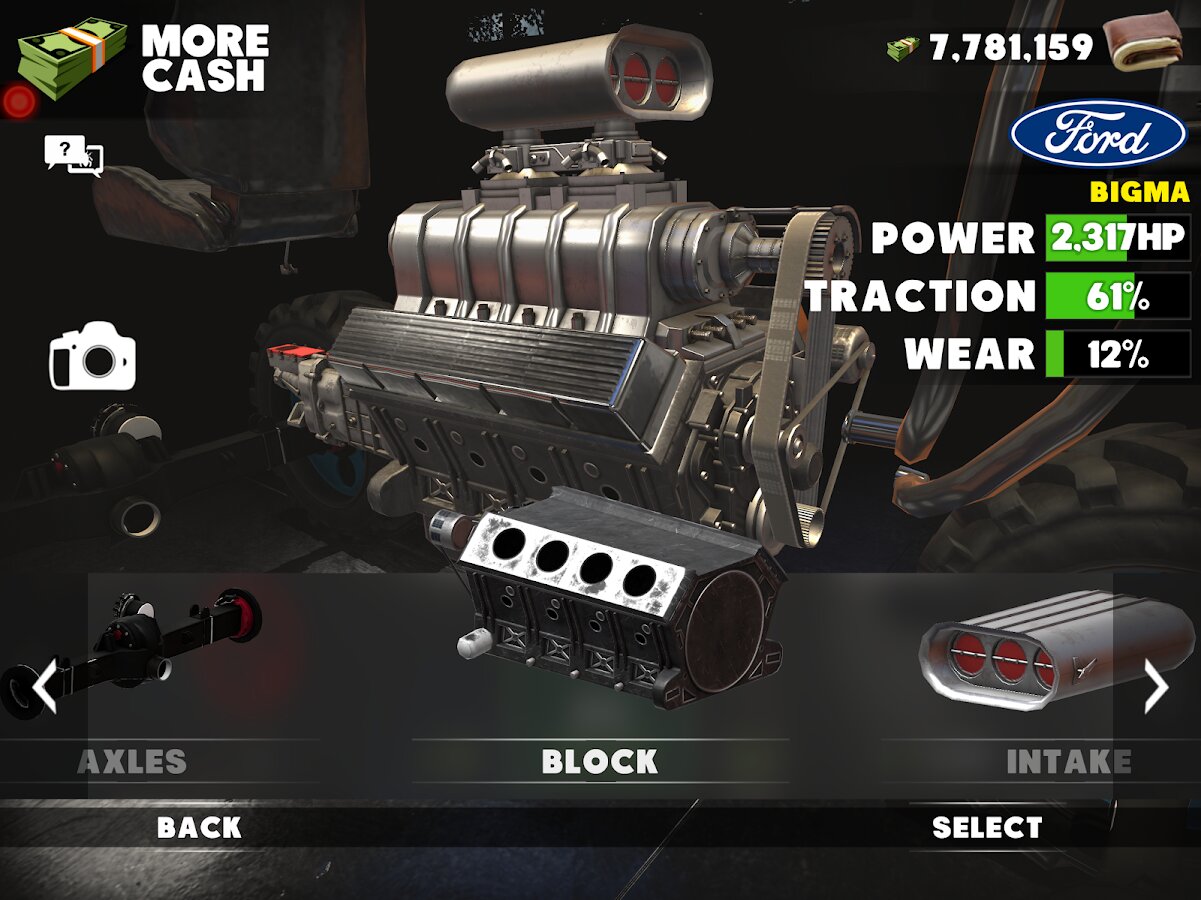The height and width of the screenshot is (900, 1201).
Task: Open the help chat bubble icon
Action: click(73, 155)
